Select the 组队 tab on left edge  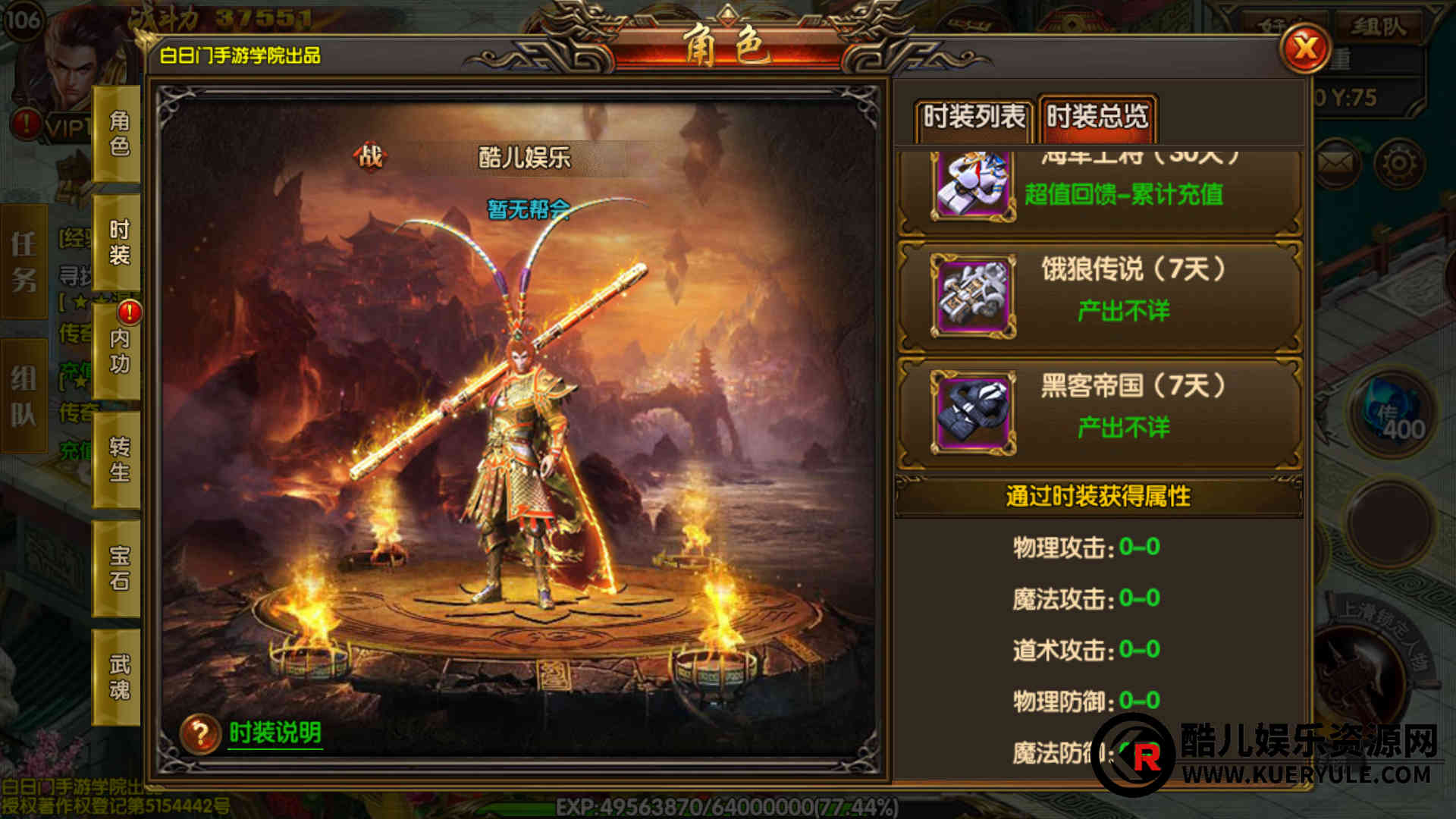[x=24, y=396]
